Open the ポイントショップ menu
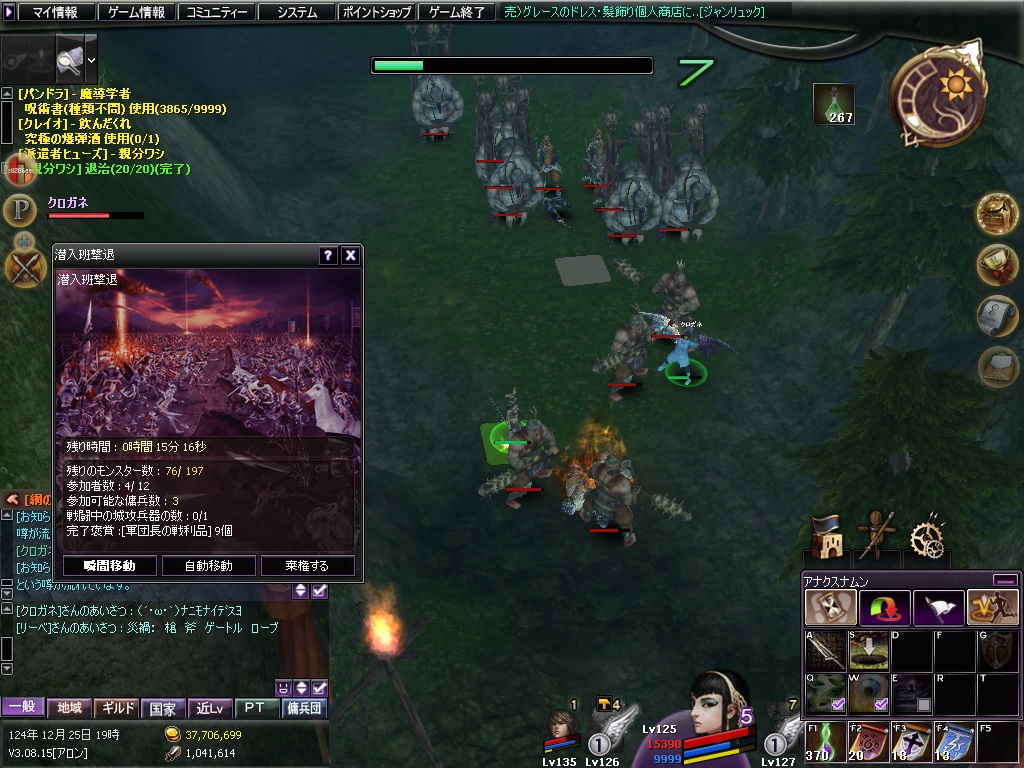The height and width of the screenshot is (768, 1024). click(376, 12)
